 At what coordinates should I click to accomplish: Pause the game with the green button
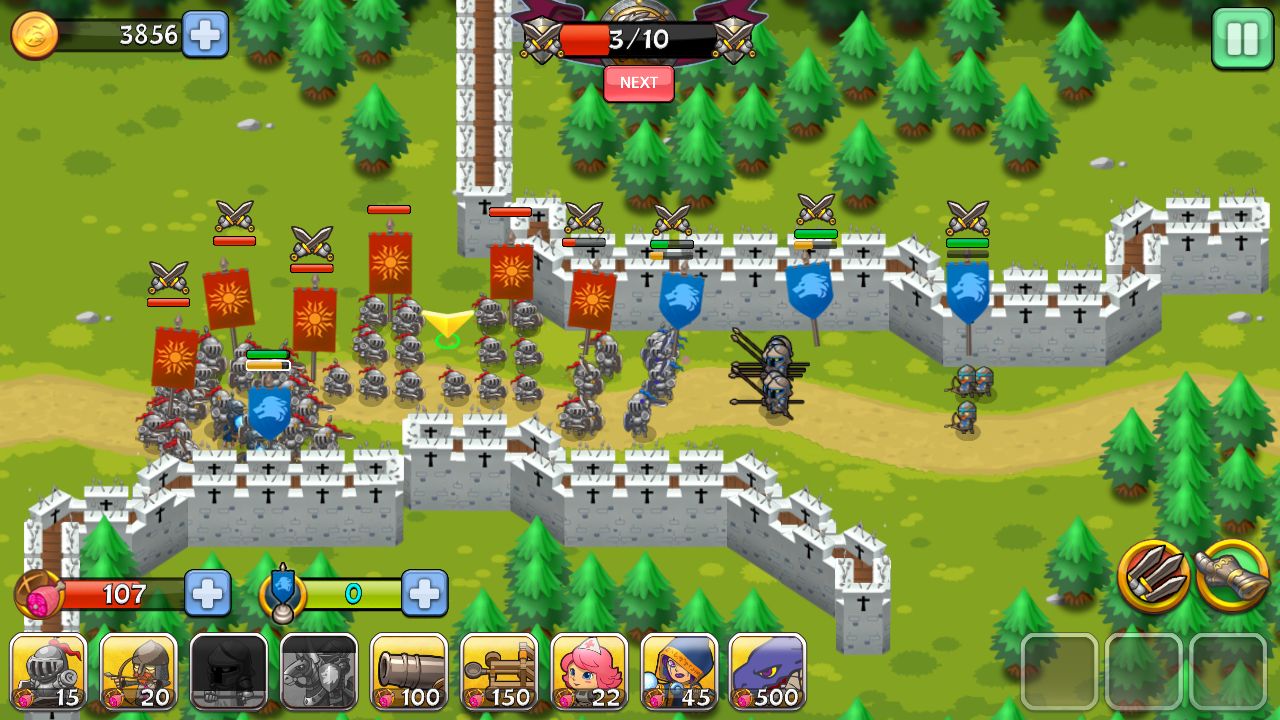click(1242, 39)
